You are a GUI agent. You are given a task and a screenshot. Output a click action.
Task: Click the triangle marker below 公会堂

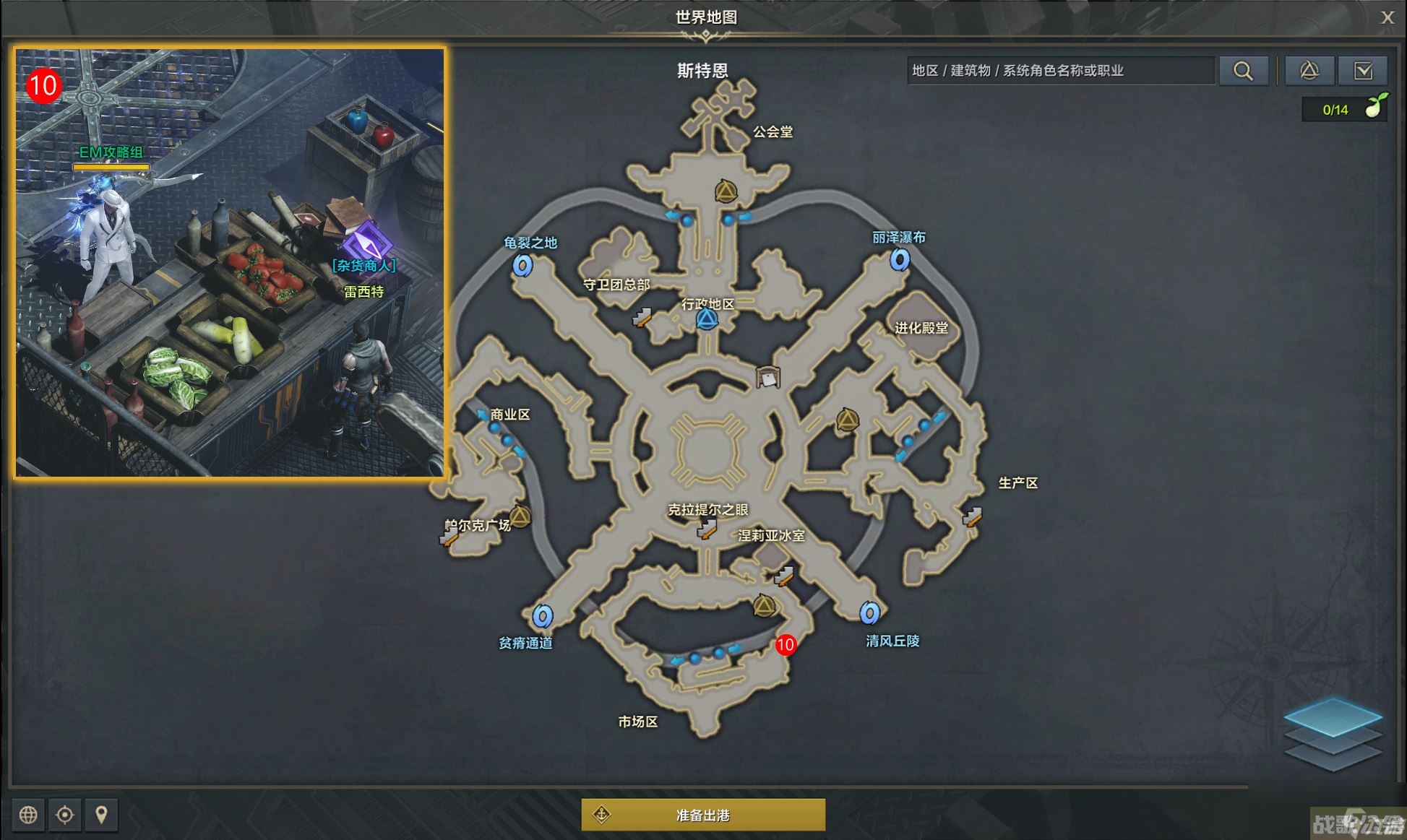(x=726, y=191)
